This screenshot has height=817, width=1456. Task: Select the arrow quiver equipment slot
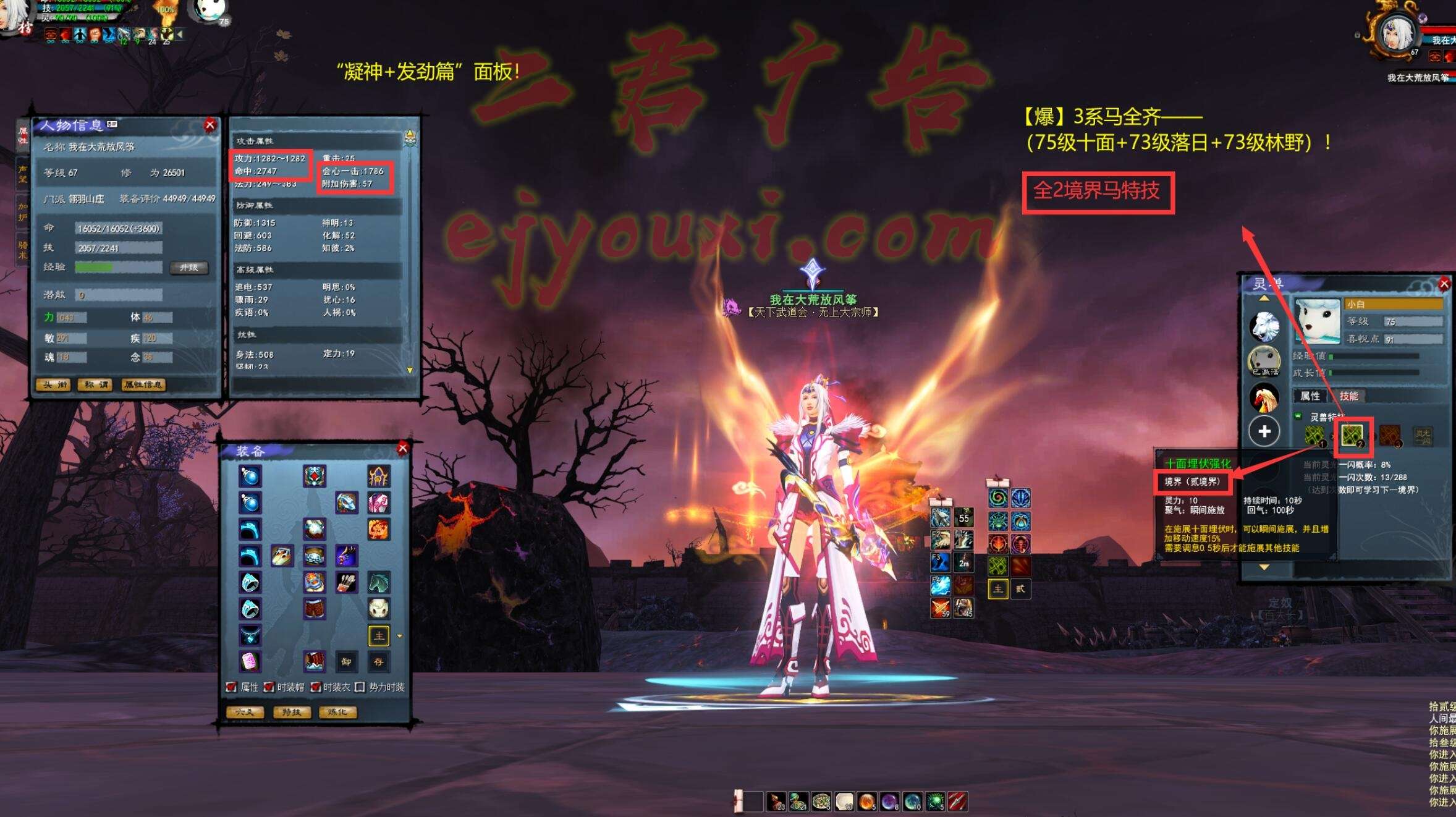346,582
